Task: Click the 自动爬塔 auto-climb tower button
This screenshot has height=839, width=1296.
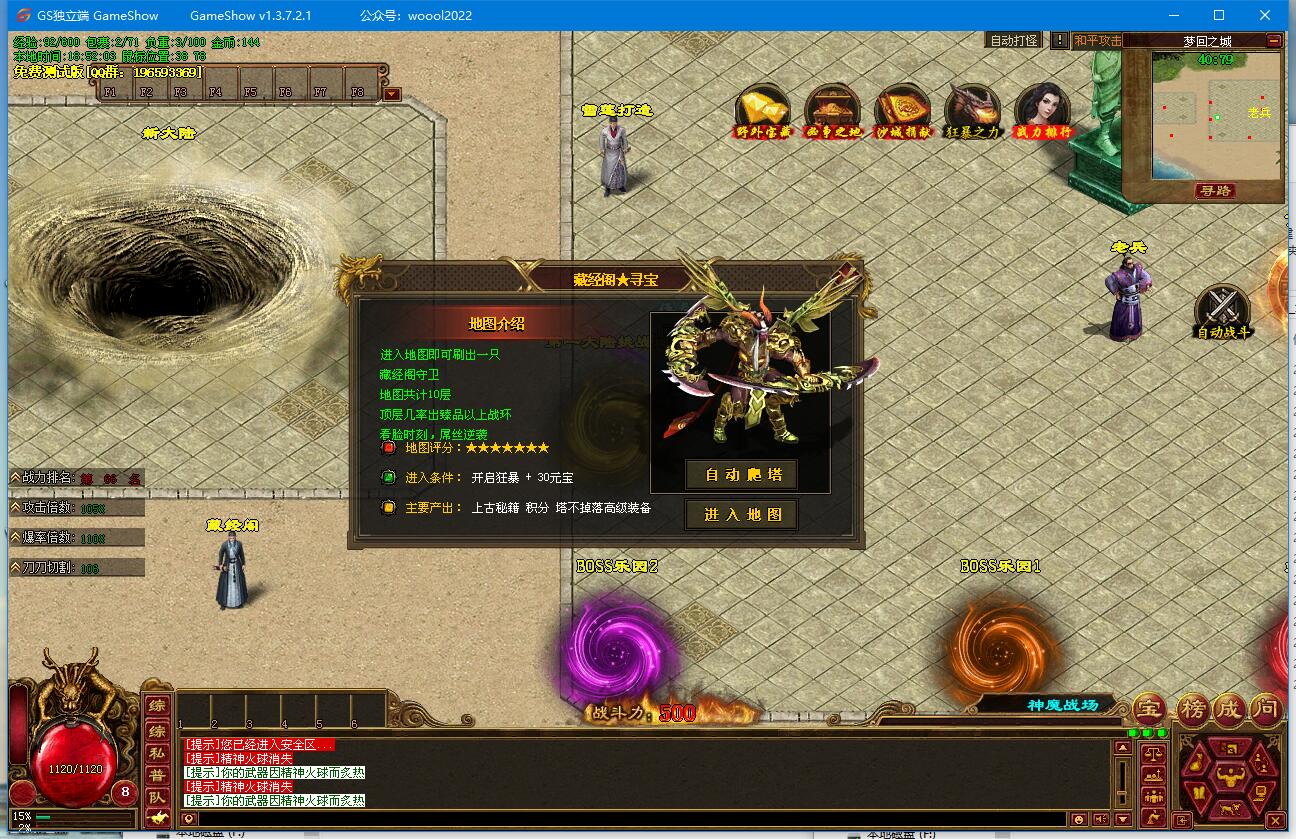Action: point(741,474)
